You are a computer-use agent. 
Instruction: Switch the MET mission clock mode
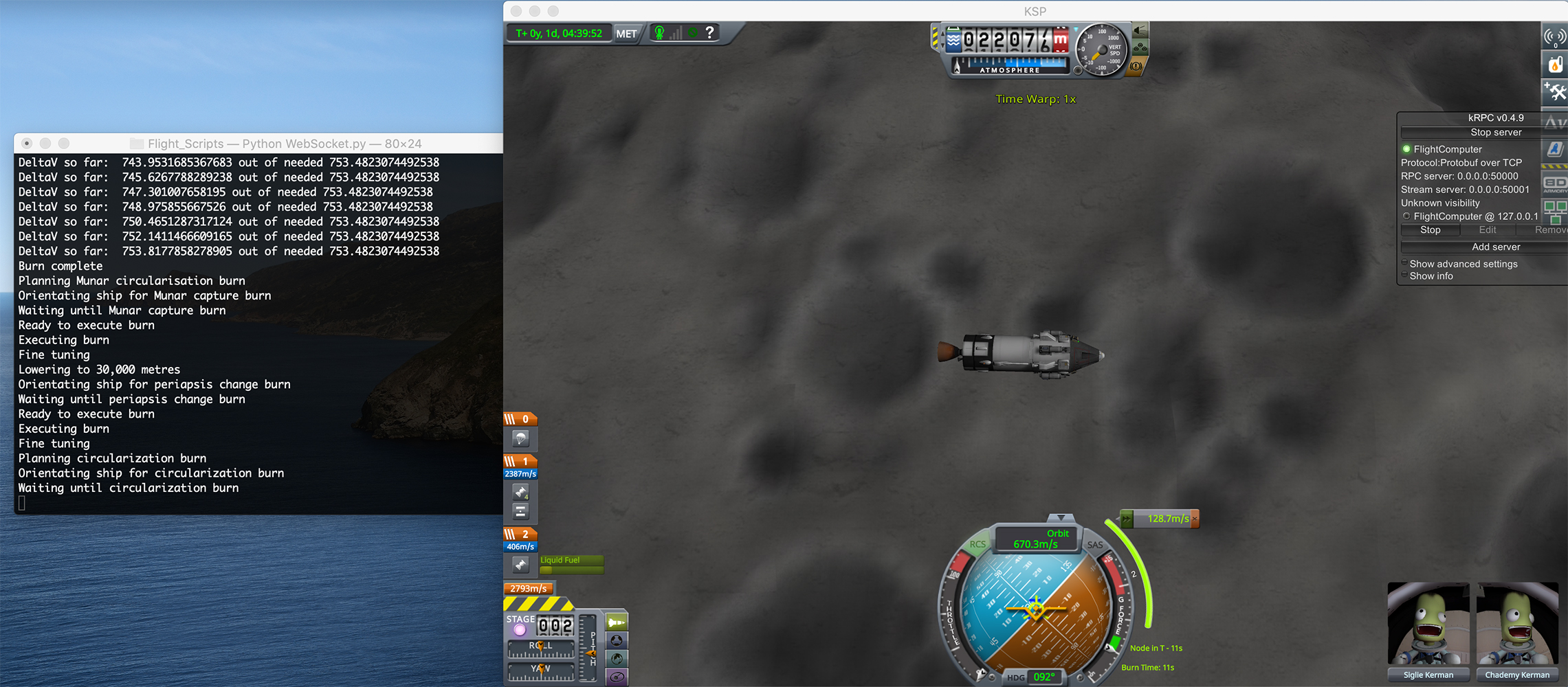tap(626, 34)
